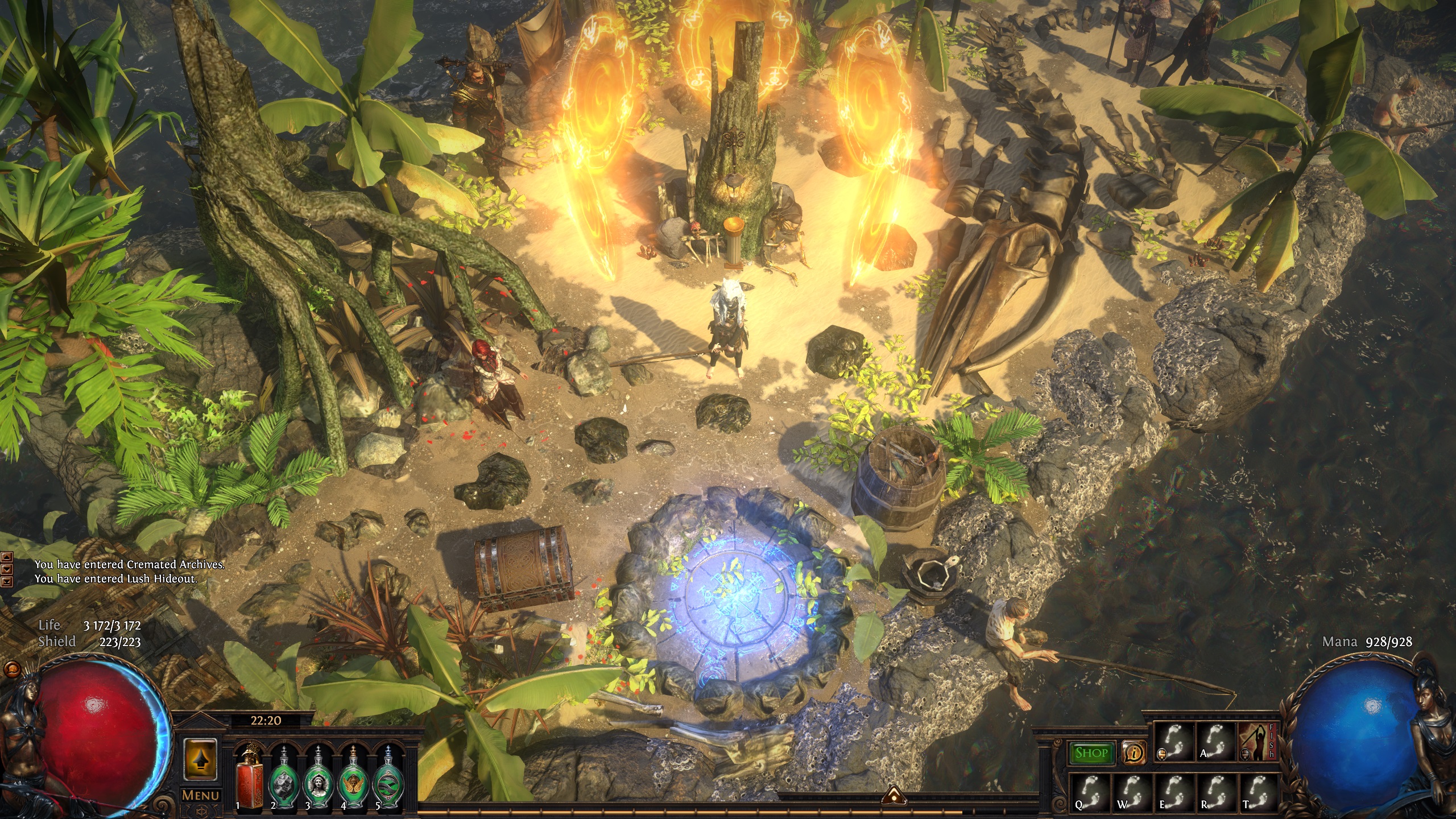The height and width of the screenshot is (819, 1456).
Task: Click the chat log scroll-down arrow
Action: coord(7,569)
